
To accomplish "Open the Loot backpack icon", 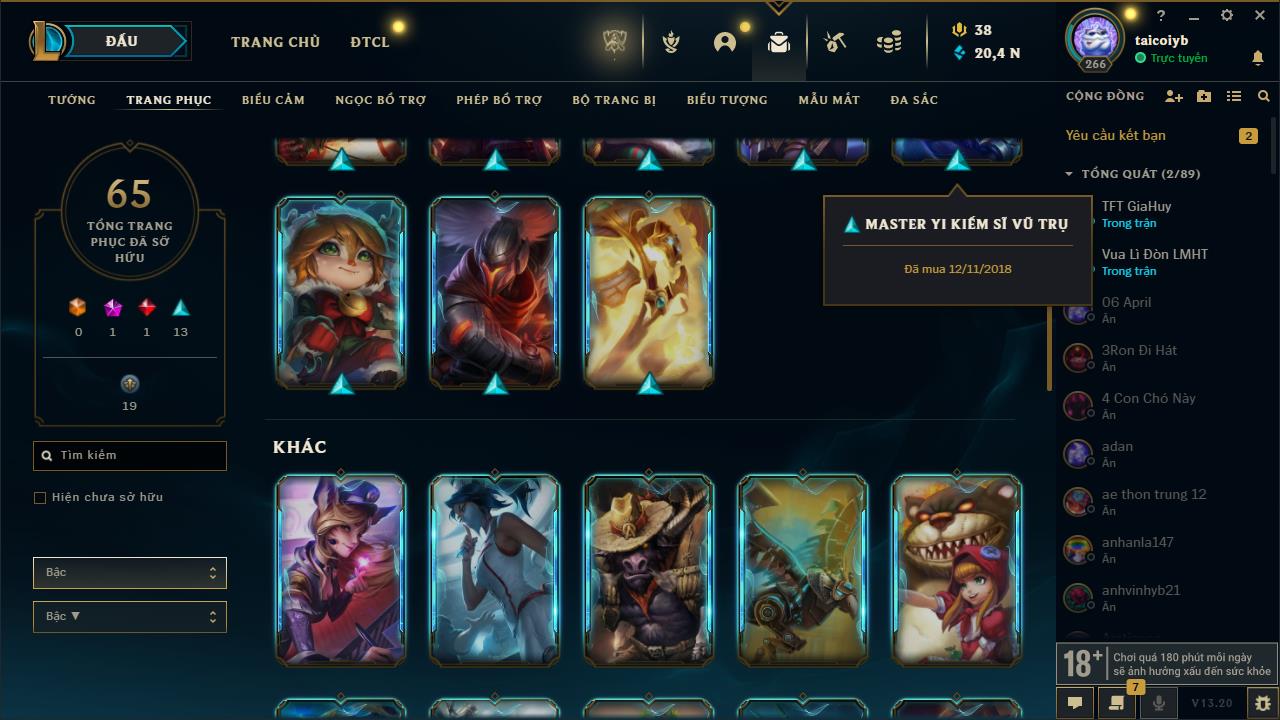I will click(778, 41).
